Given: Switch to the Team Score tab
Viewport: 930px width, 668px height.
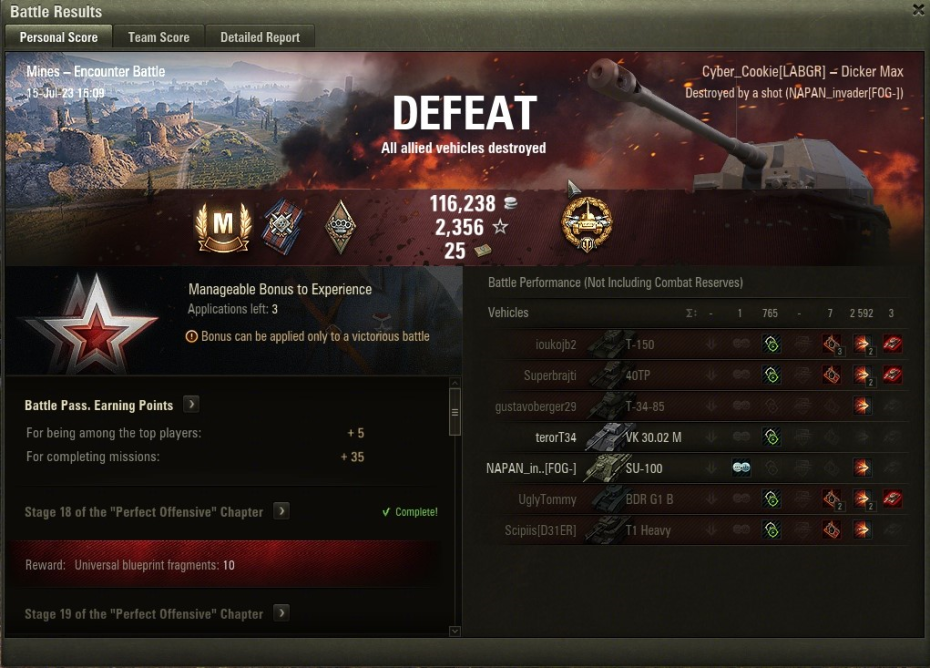Looking at the screenshot, I should click(158, 37).
